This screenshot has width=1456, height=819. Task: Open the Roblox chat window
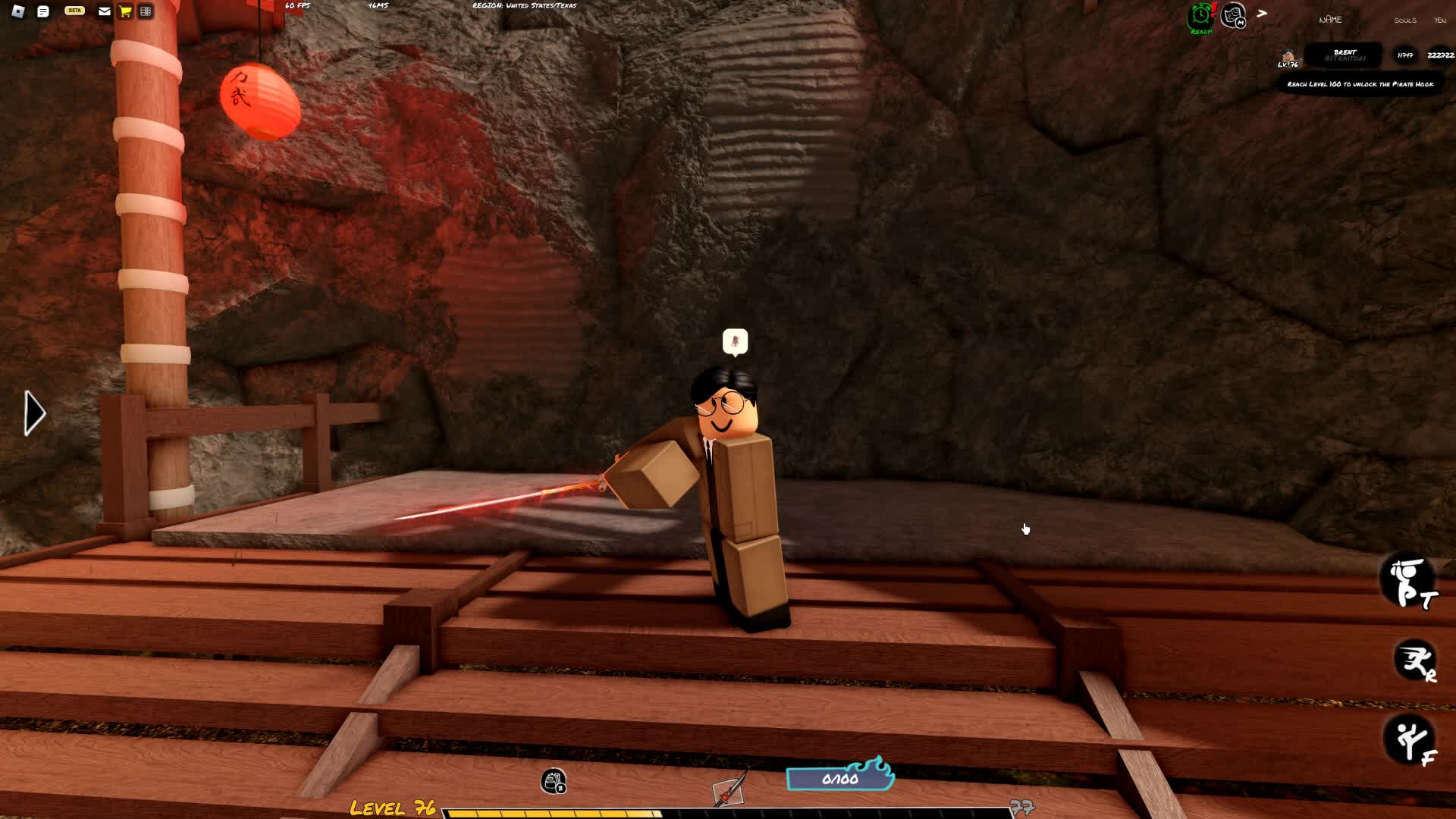pos(43,11)
